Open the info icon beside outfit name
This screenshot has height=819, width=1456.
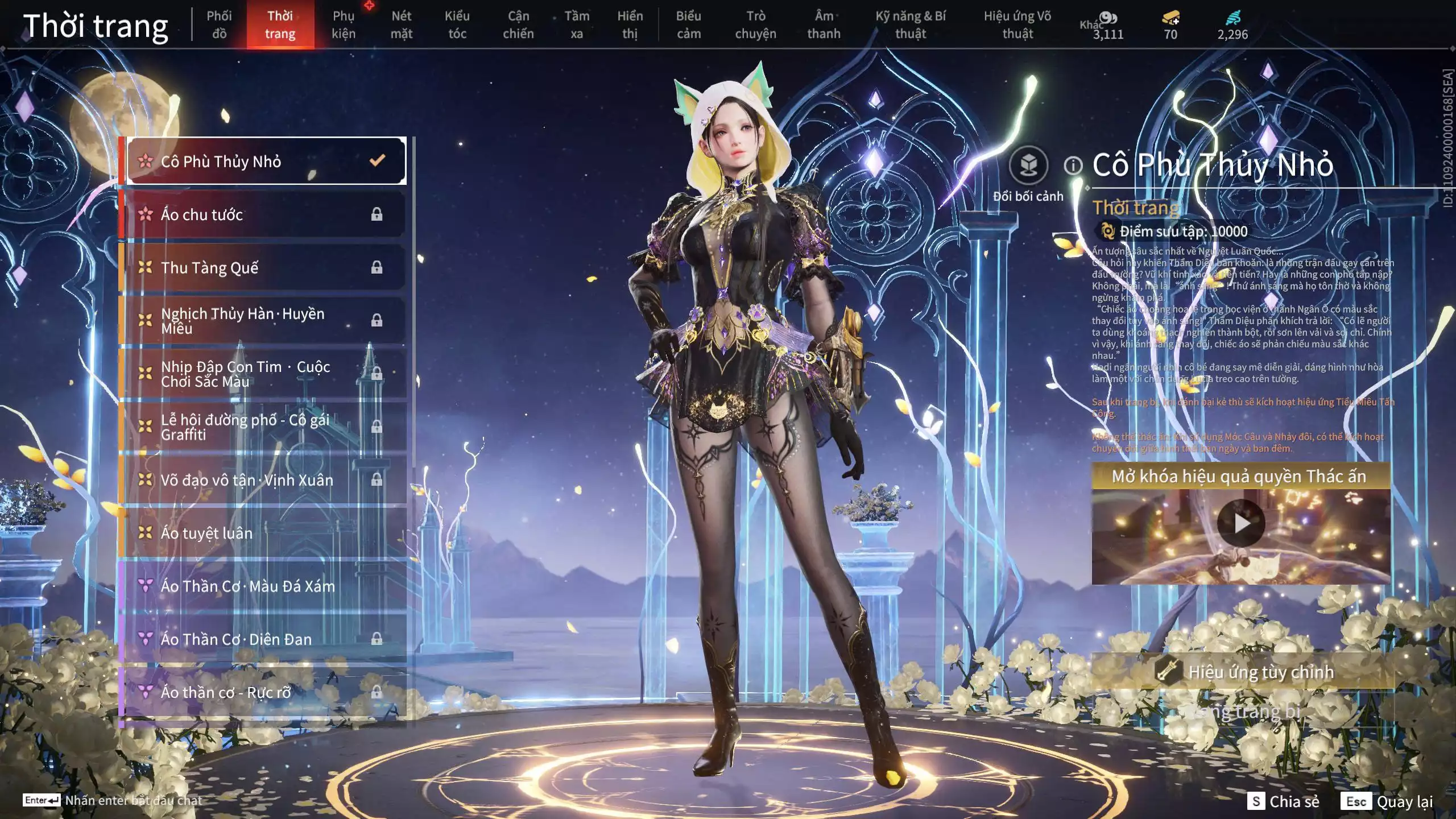(1073, 166)
